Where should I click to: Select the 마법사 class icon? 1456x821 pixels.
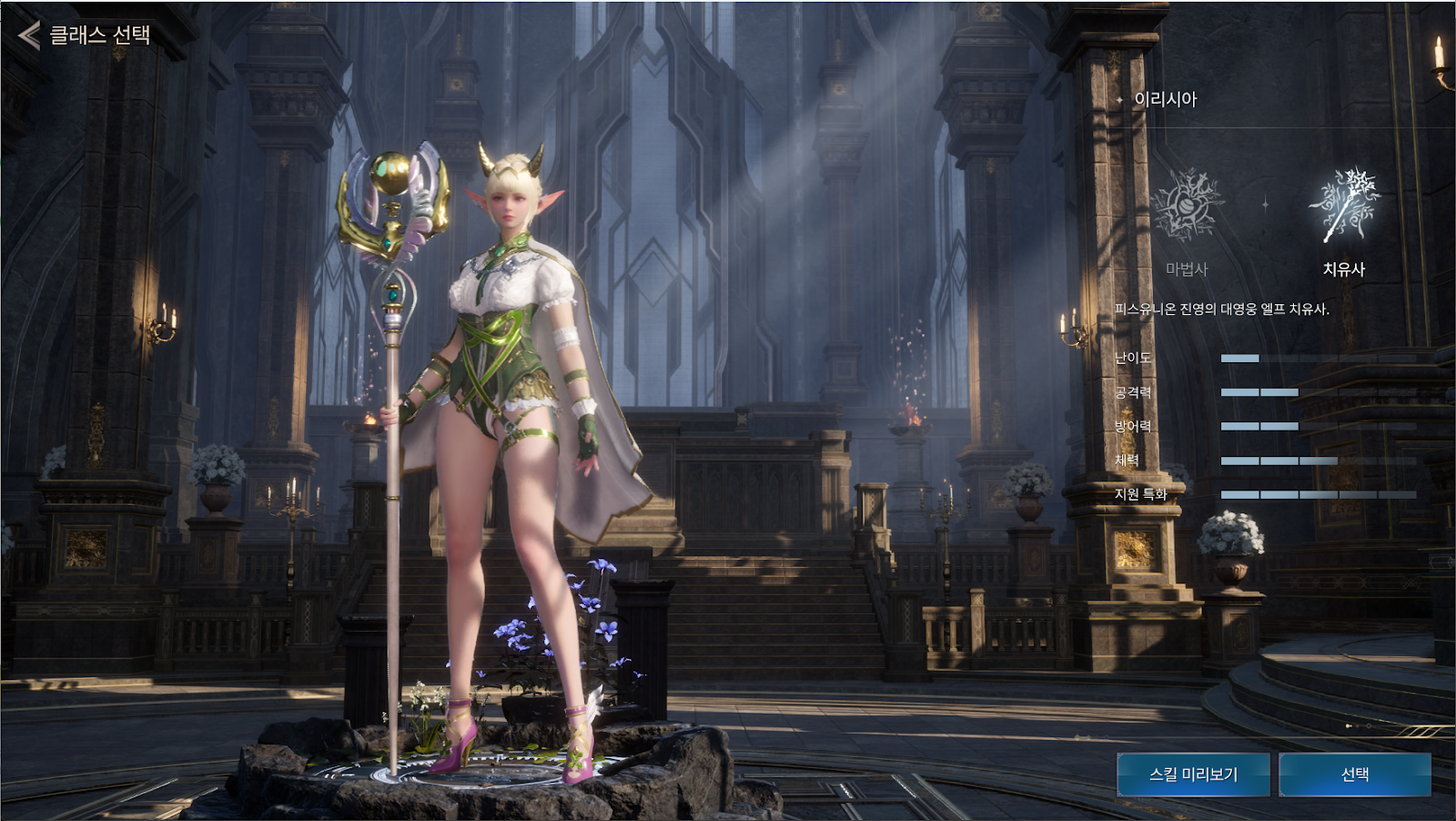tap(1187, 207)
